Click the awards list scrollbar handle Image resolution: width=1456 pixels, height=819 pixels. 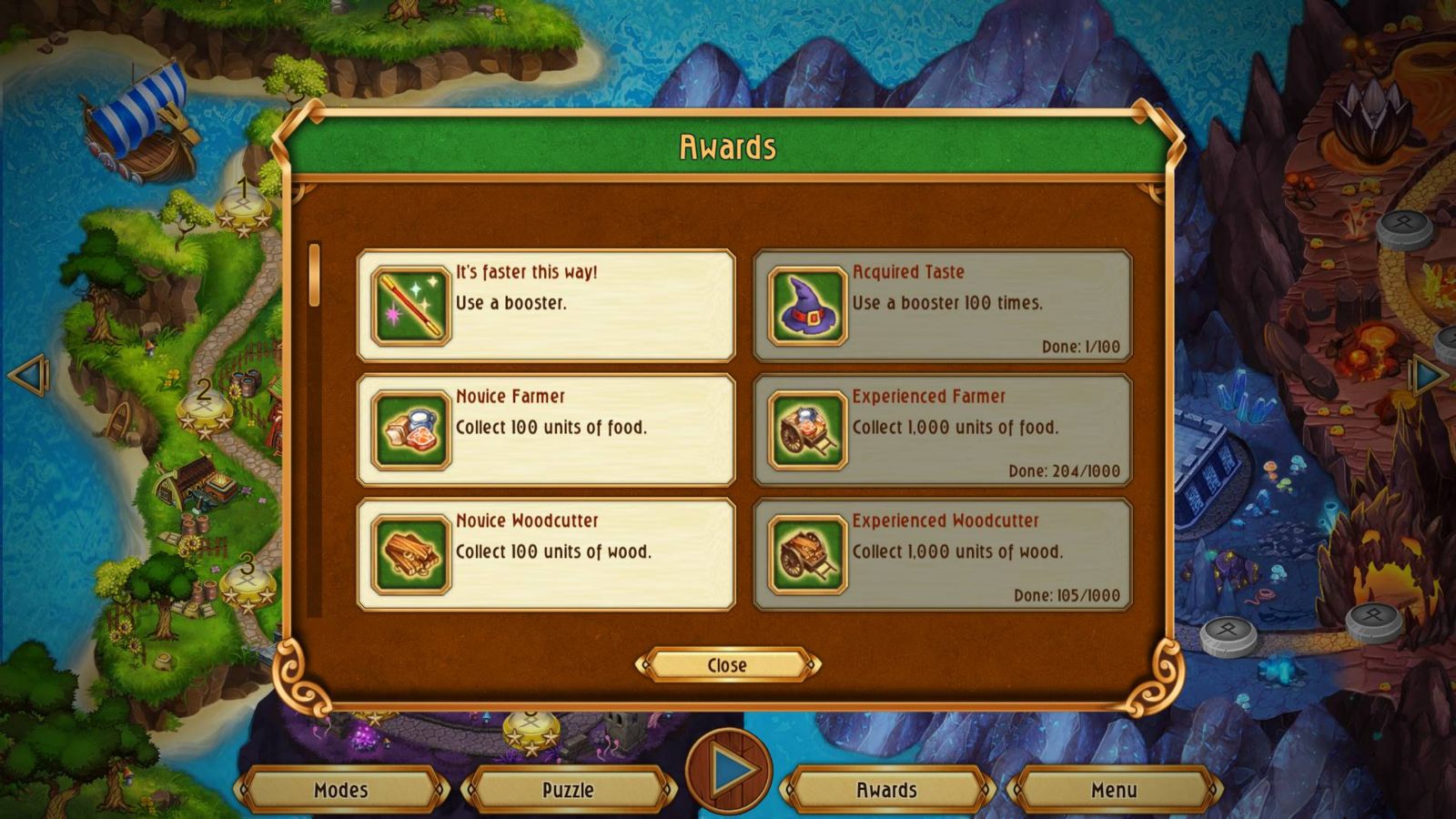point(315,275)
